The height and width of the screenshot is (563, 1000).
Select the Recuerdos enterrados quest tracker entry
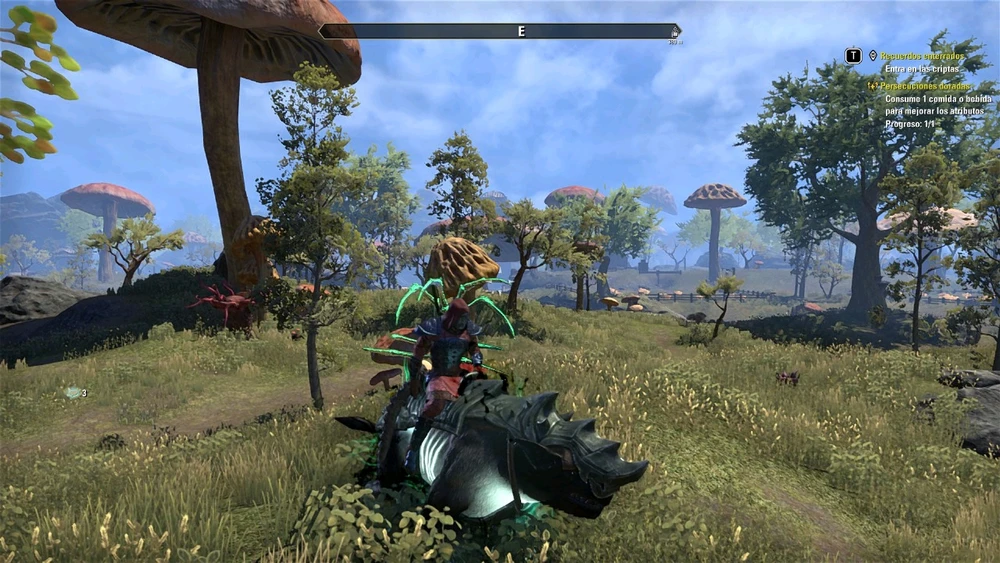pyautogui.click(x=922, y=57)
